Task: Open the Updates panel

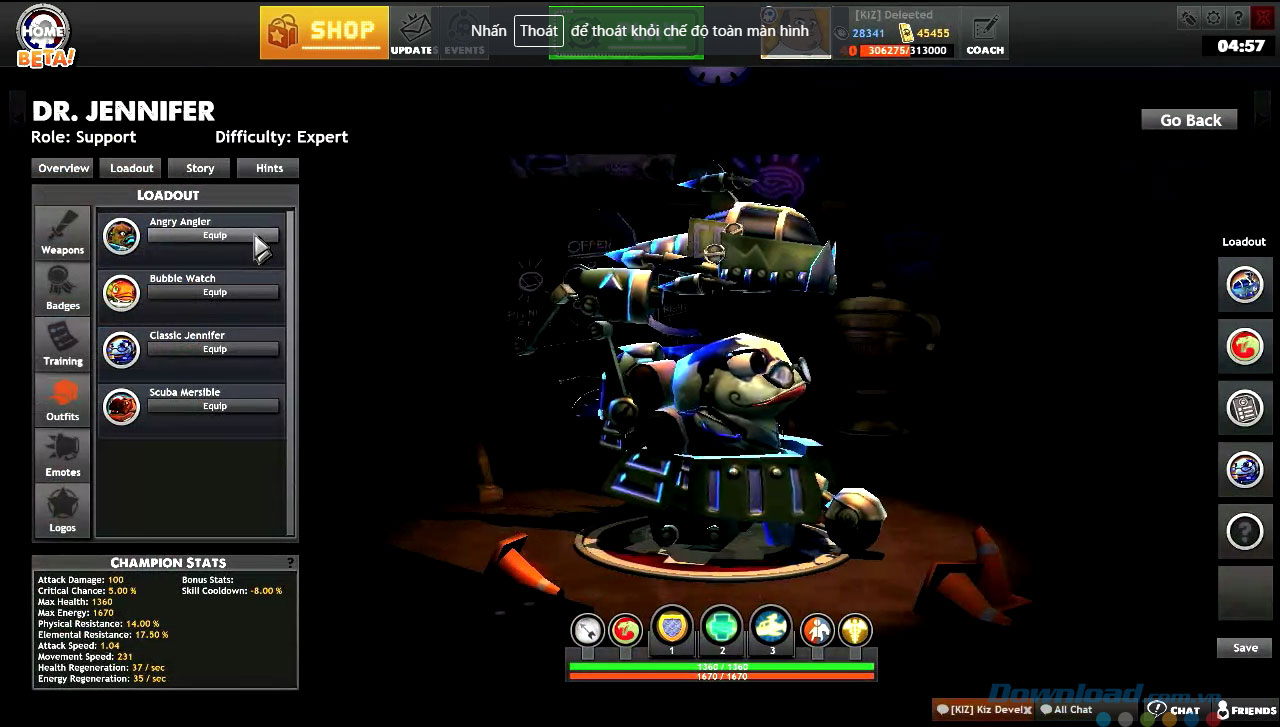Action: point(412,32)
